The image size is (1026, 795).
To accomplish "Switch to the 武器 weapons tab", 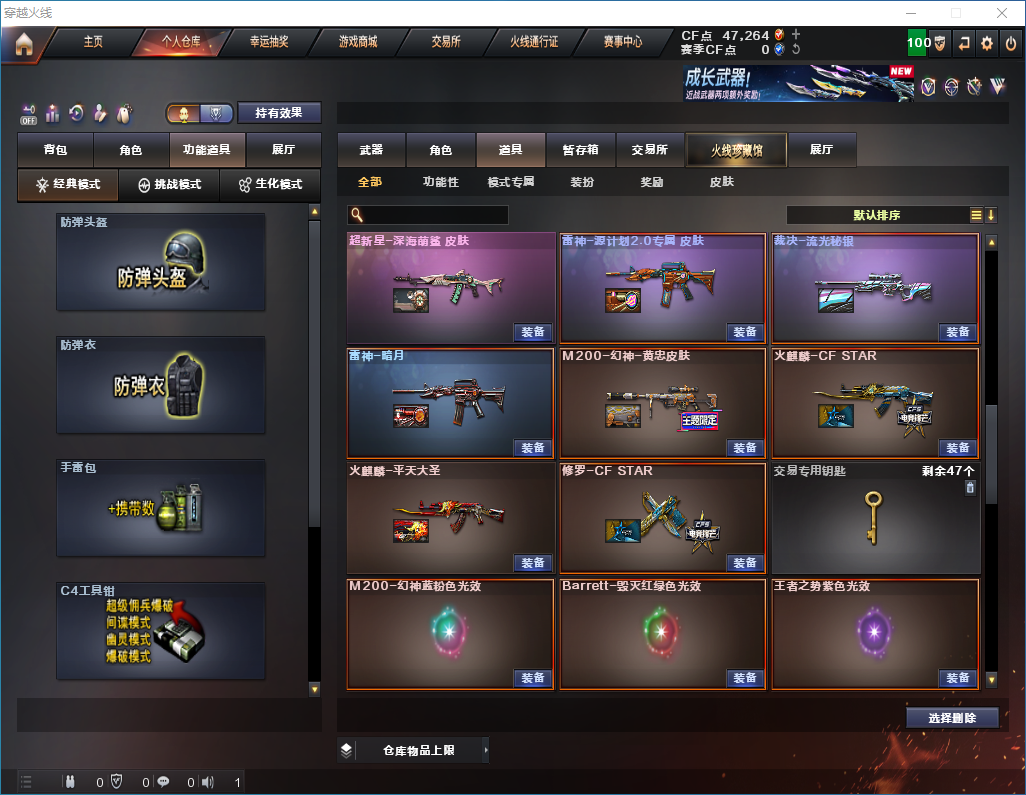I will pos(371,150).
